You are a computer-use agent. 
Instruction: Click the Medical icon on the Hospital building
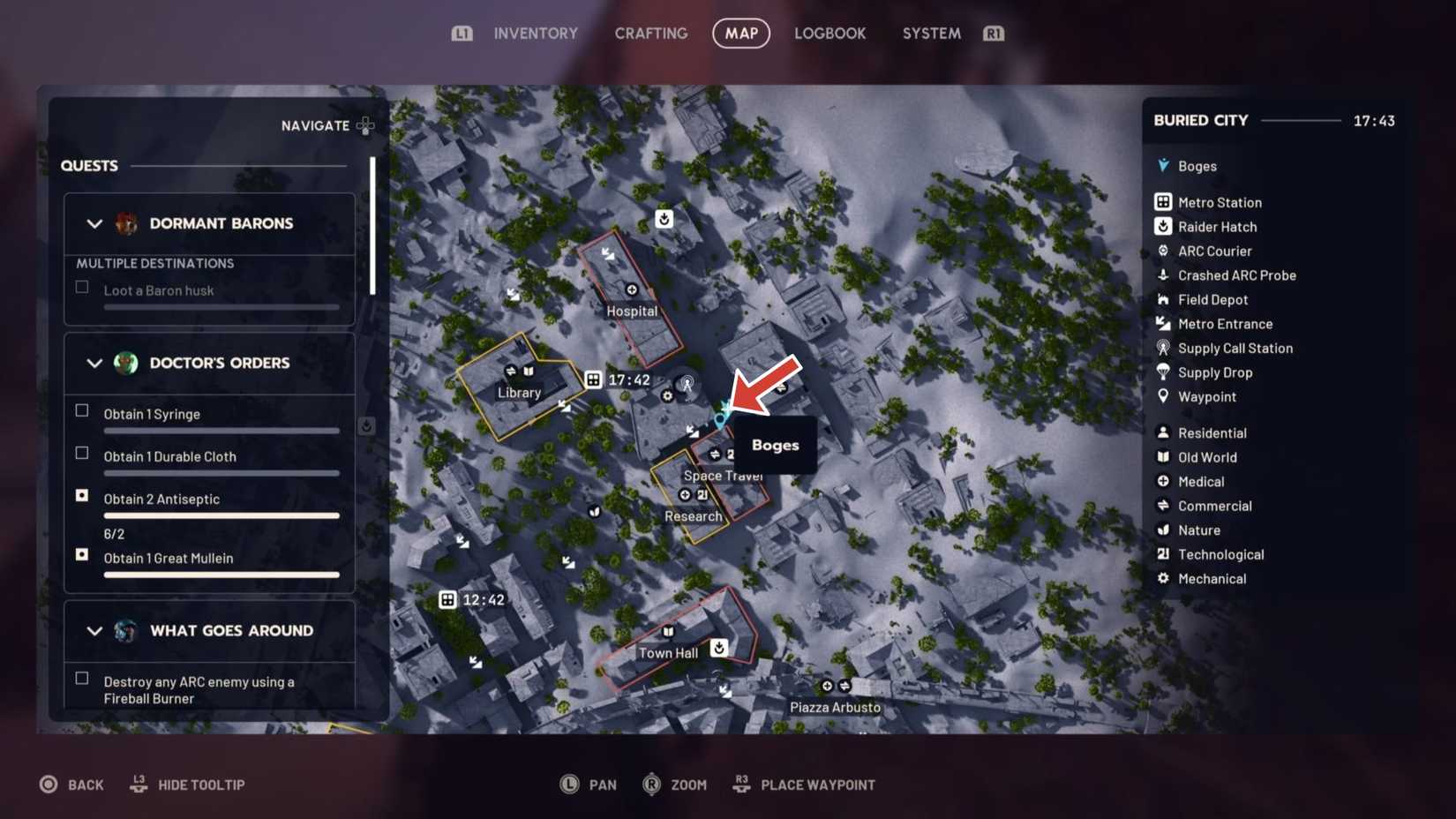631,289
